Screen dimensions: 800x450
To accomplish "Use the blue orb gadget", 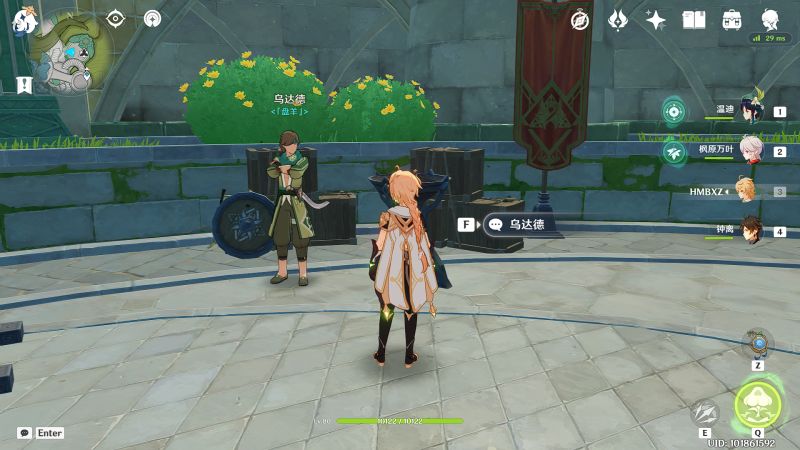I will (x=759, y=345).
